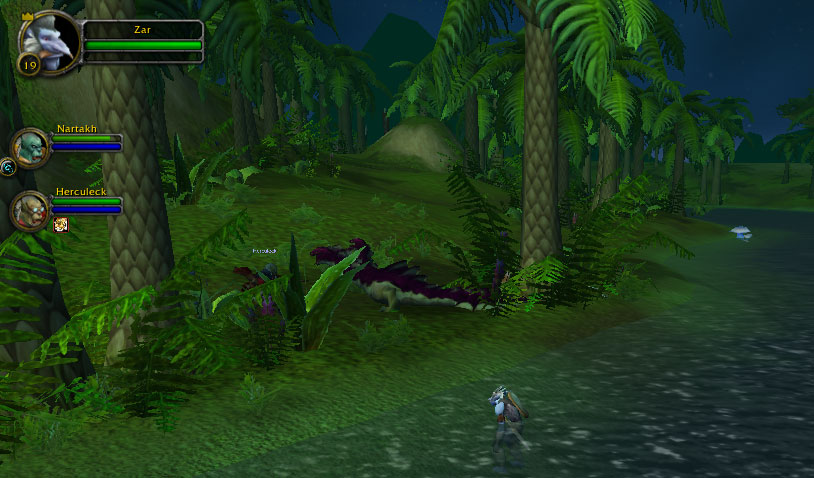
Task: Click the round blue swirl icon beside Nartakh
Action: pos(7,167)
